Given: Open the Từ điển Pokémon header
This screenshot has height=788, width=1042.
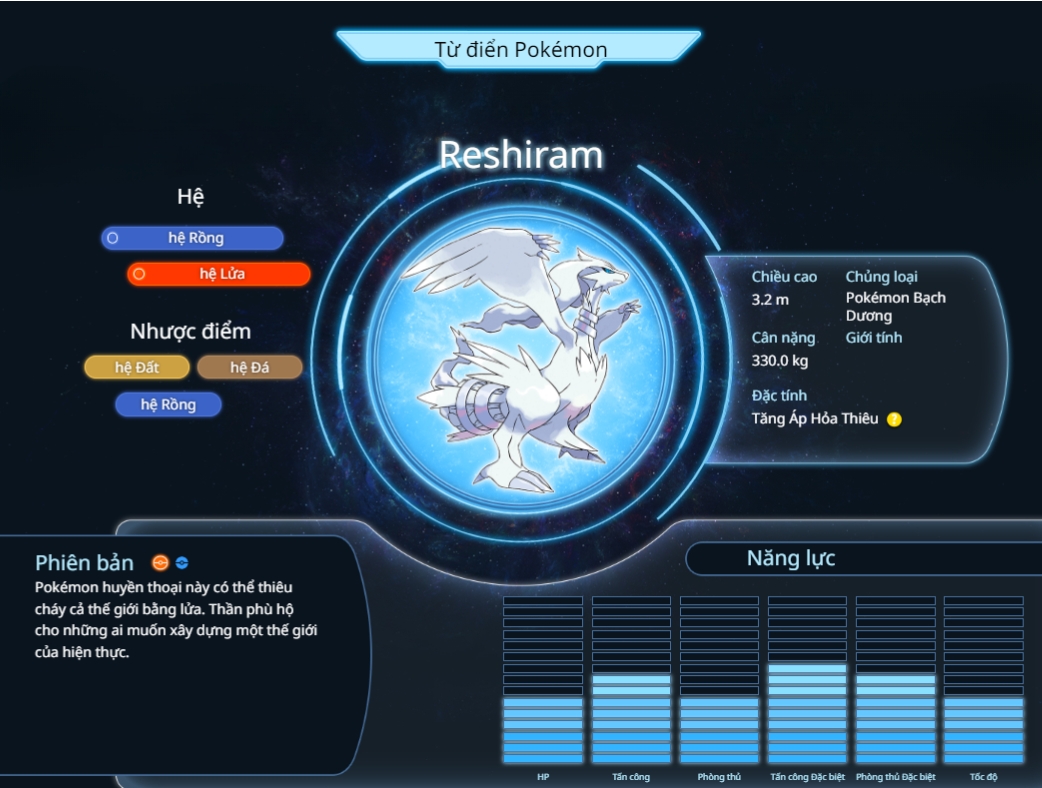Looking at the screenshot, I should [520, 49].
